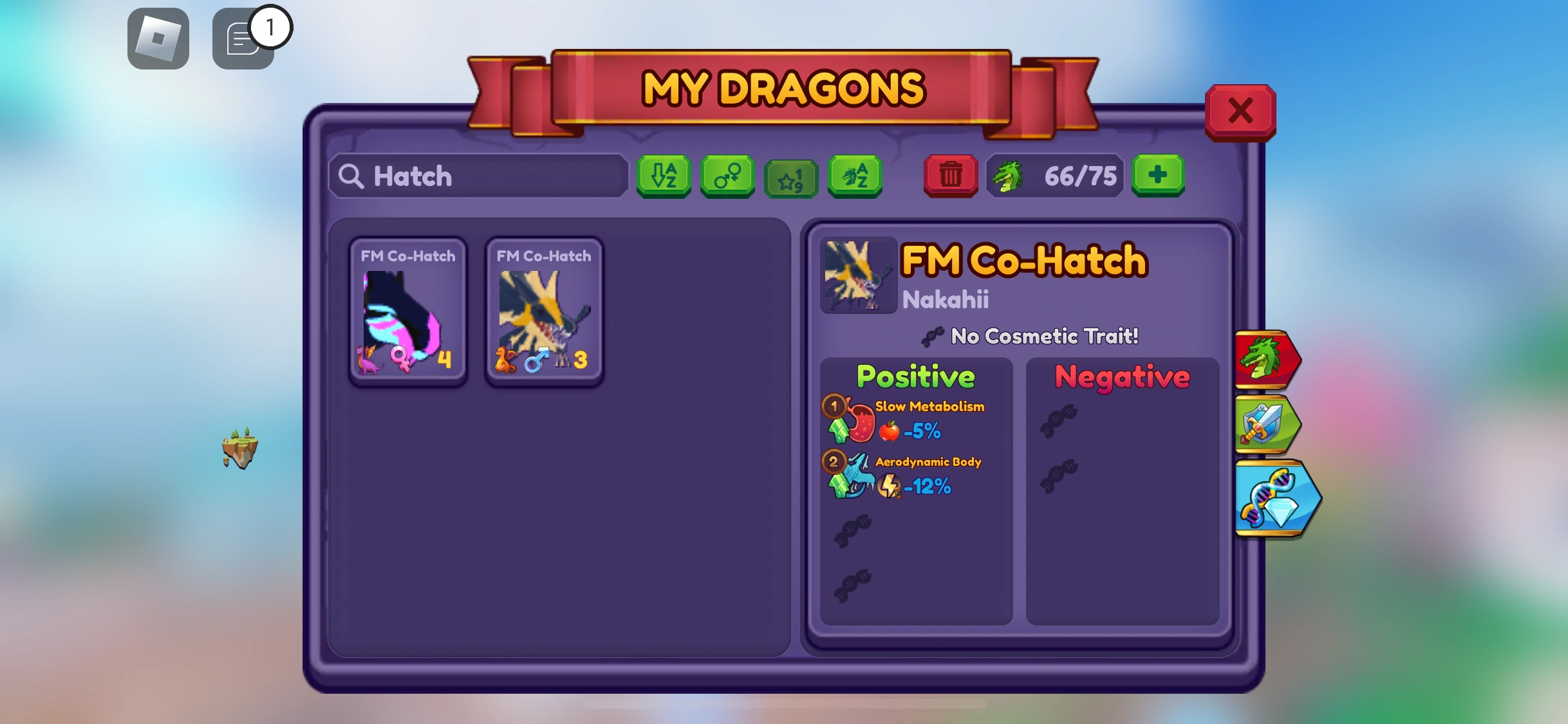Image resolution: width=1568 pixels, height=724 pixels.
Task: Select the A-Z alphabetical sort icon
Action: [x=663, y=177]
